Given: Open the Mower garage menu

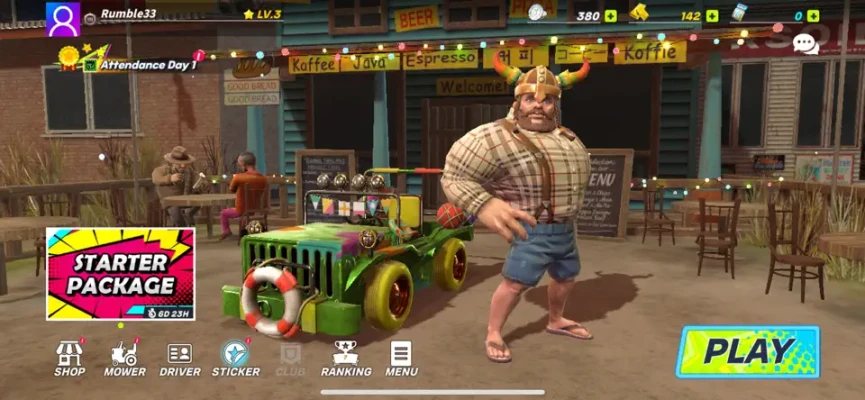Looking at the screenshot, I should pyautogui.click(x=125, y=357).
